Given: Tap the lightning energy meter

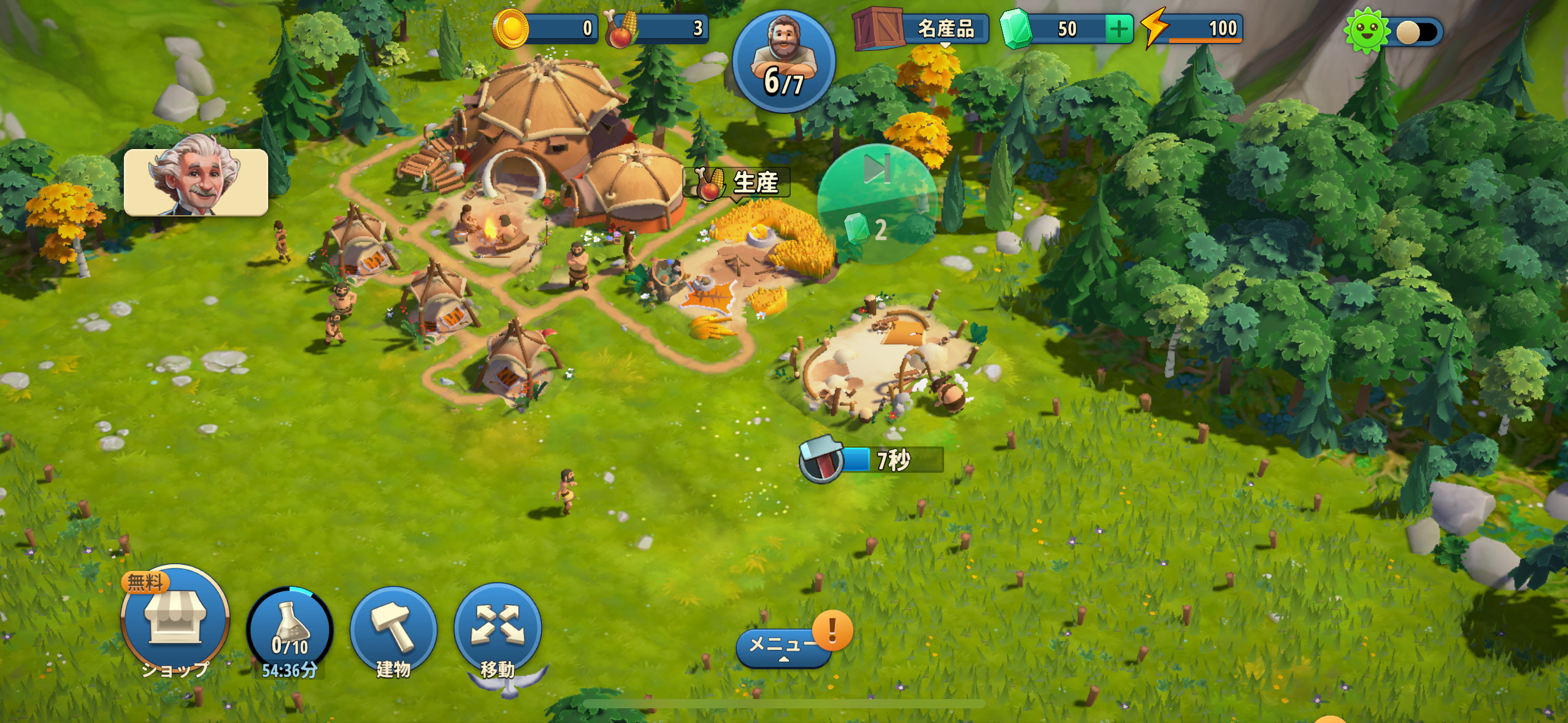Looking at the screenshot, I should coord(1193,29).
